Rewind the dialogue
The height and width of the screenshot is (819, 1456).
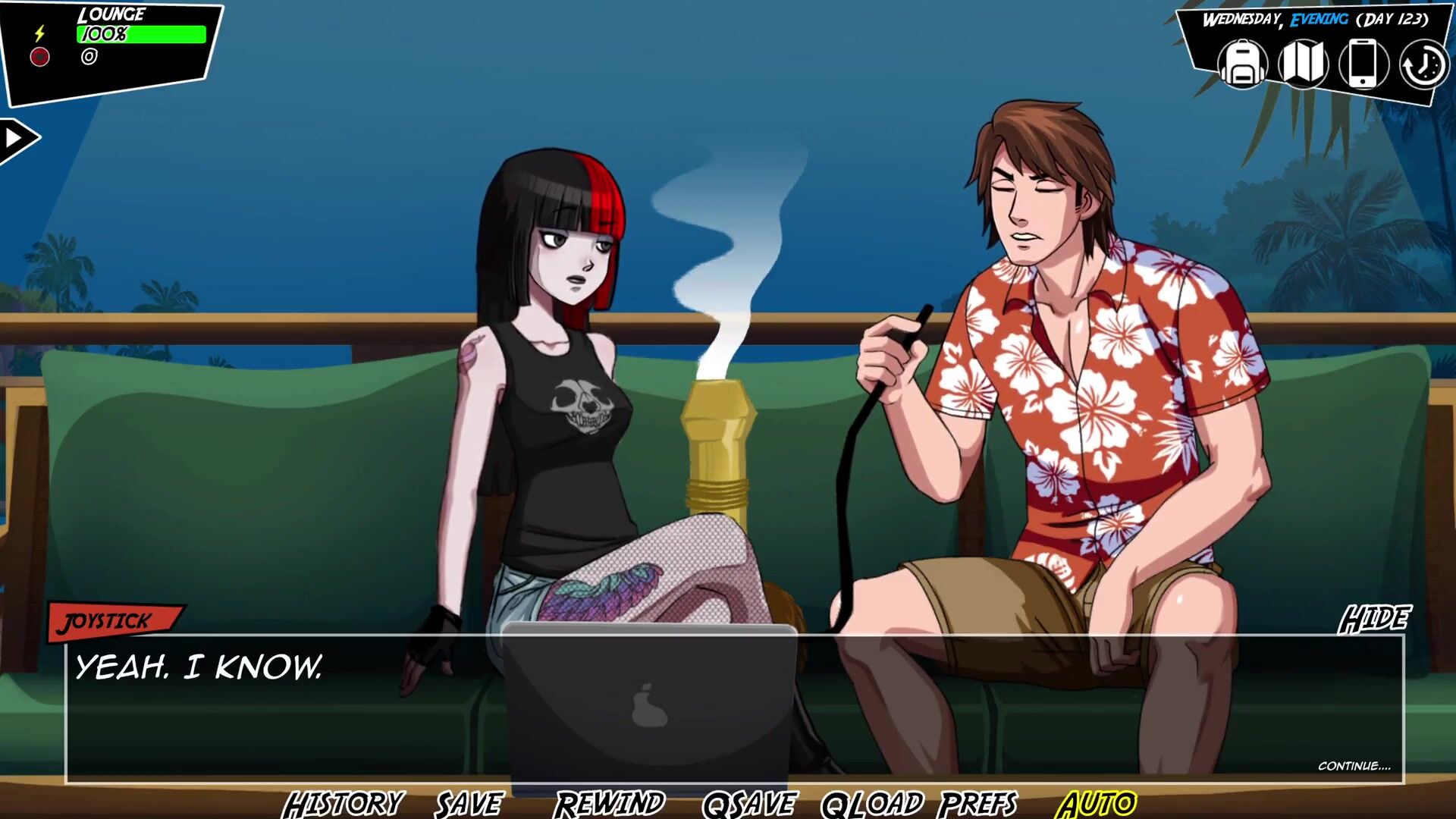610,802
